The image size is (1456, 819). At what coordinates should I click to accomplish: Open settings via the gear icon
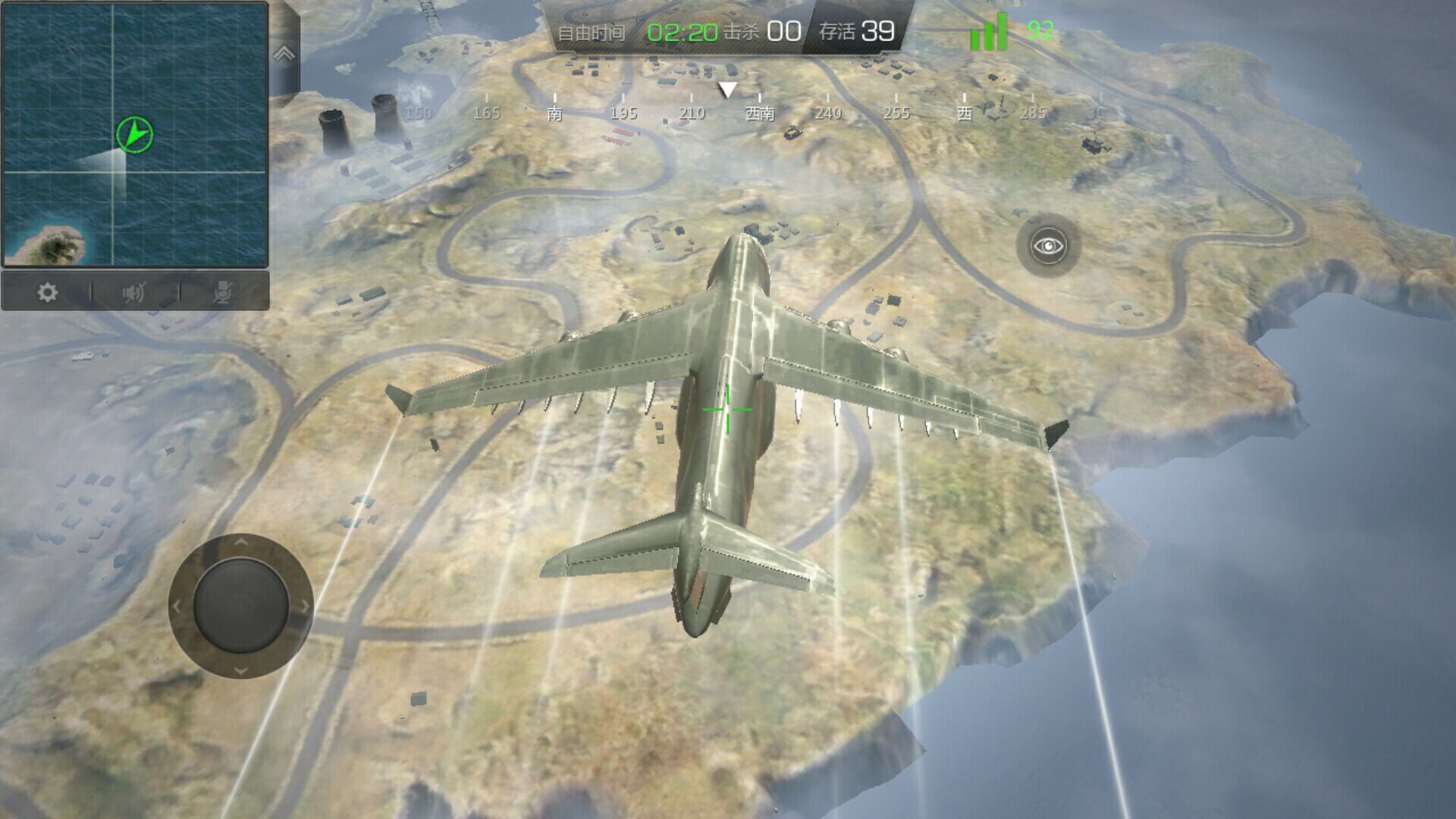coord(47,293)
